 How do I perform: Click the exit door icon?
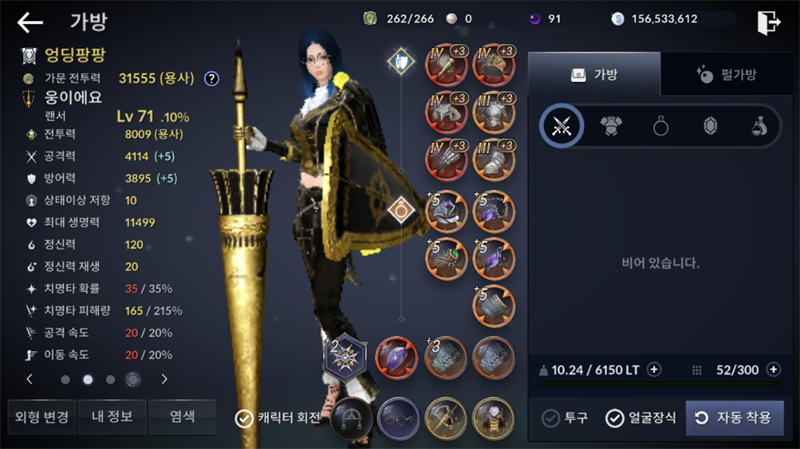click(768, 21)
